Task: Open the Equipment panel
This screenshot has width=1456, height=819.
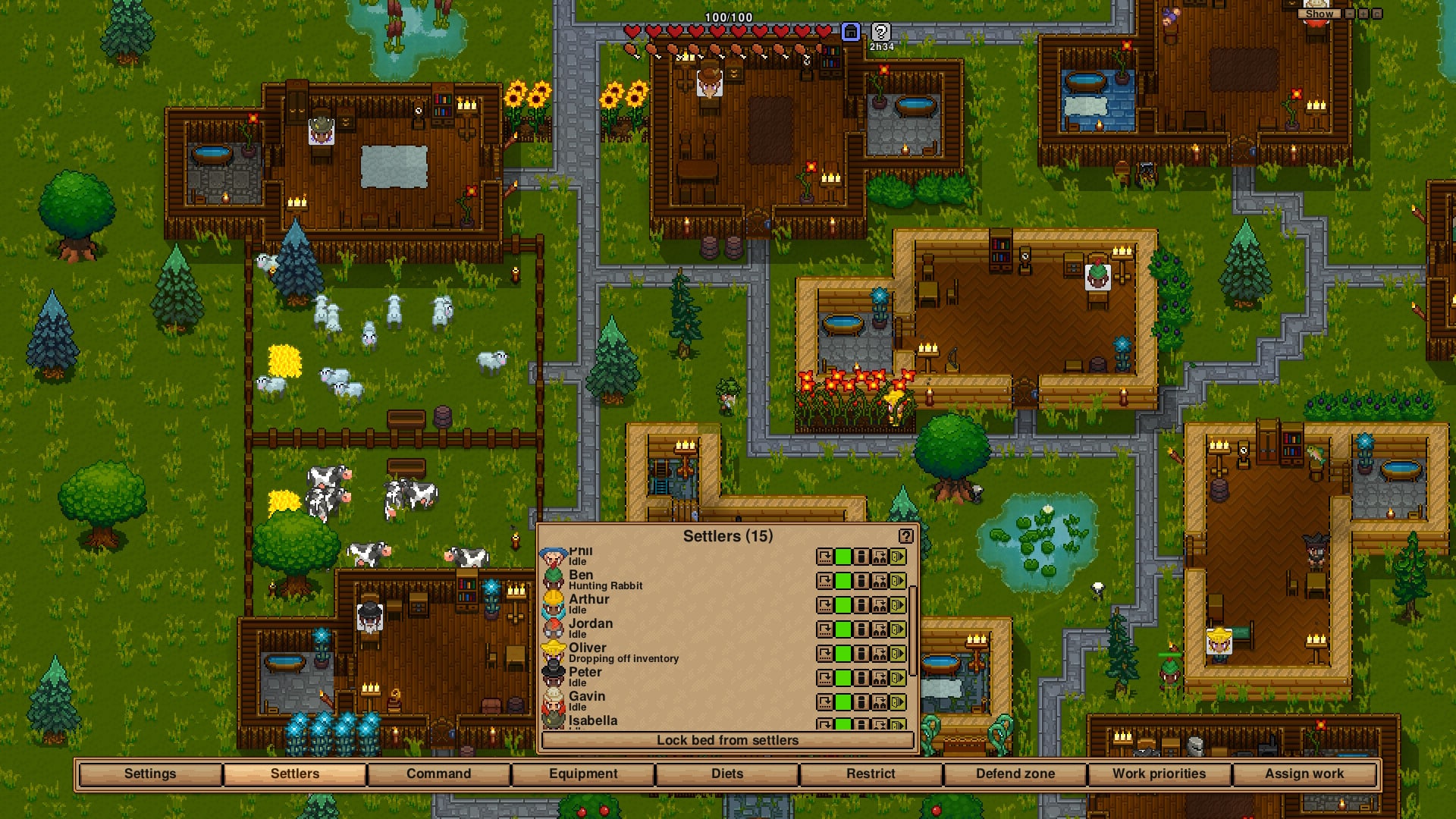Action: coord(583,773)
